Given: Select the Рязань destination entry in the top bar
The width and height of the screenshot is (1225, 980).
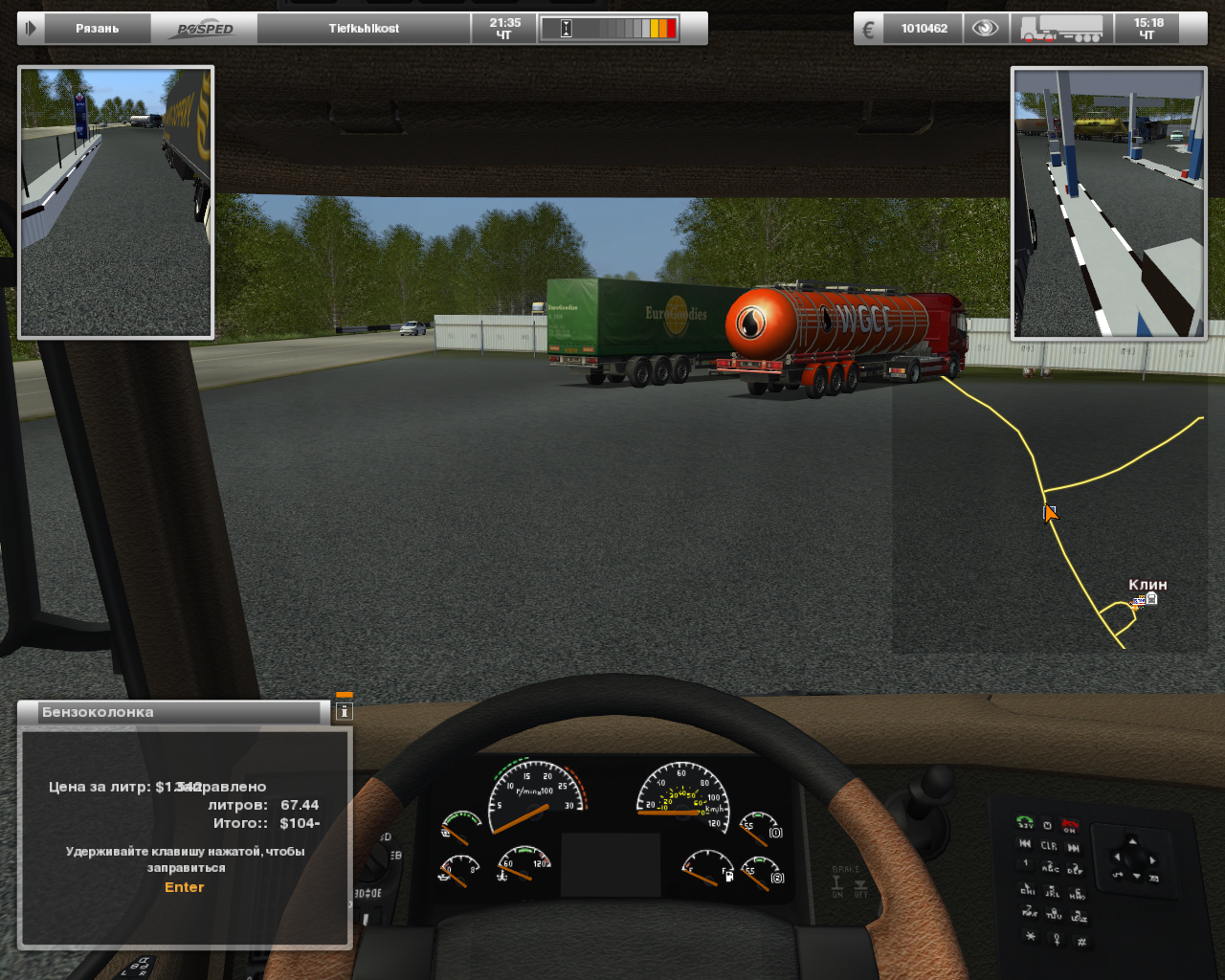Looking at the screenshot, I should pyautogui.click(x=97, y=29).
